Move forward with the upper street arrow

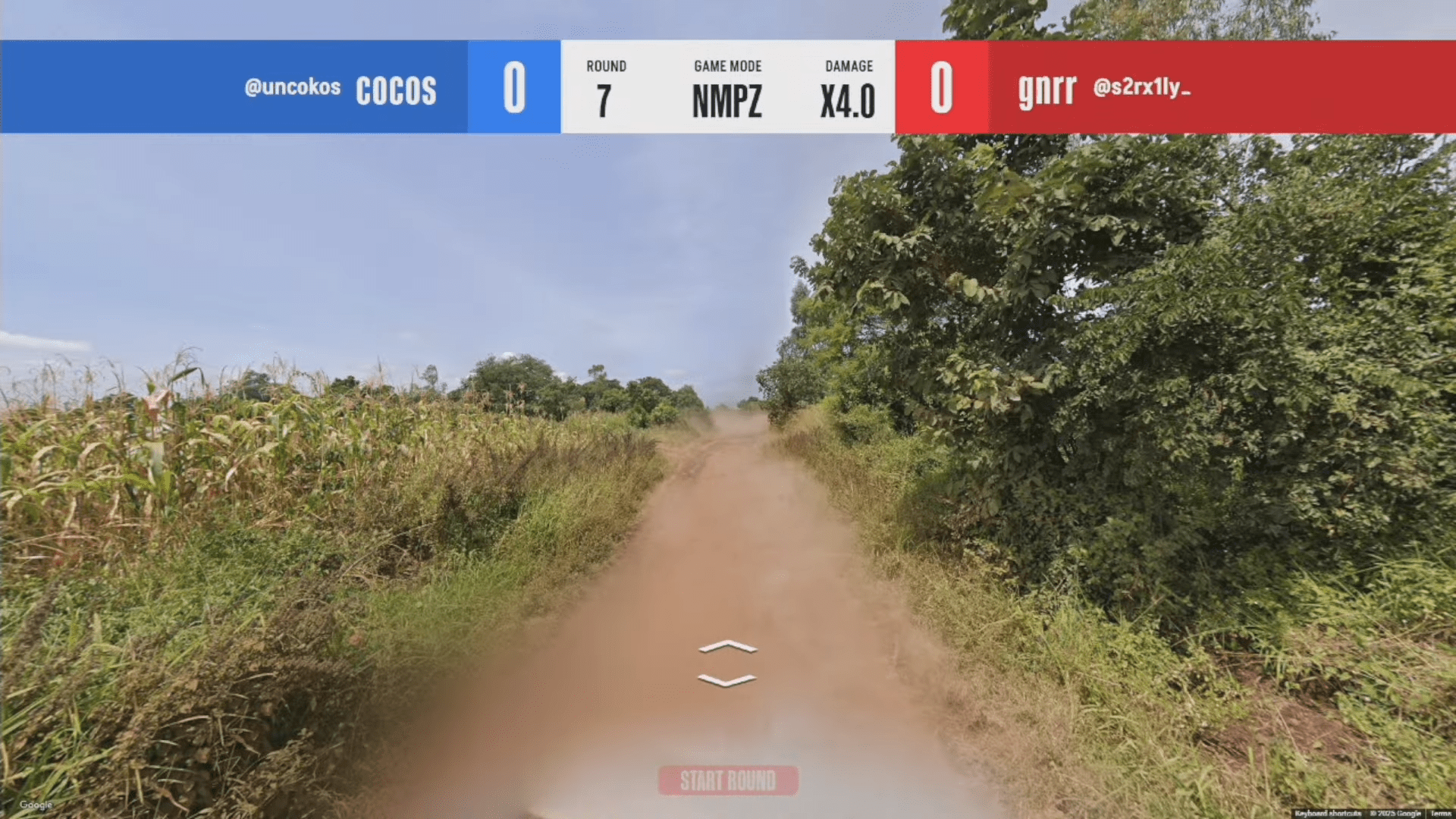[x=727, y=647]
